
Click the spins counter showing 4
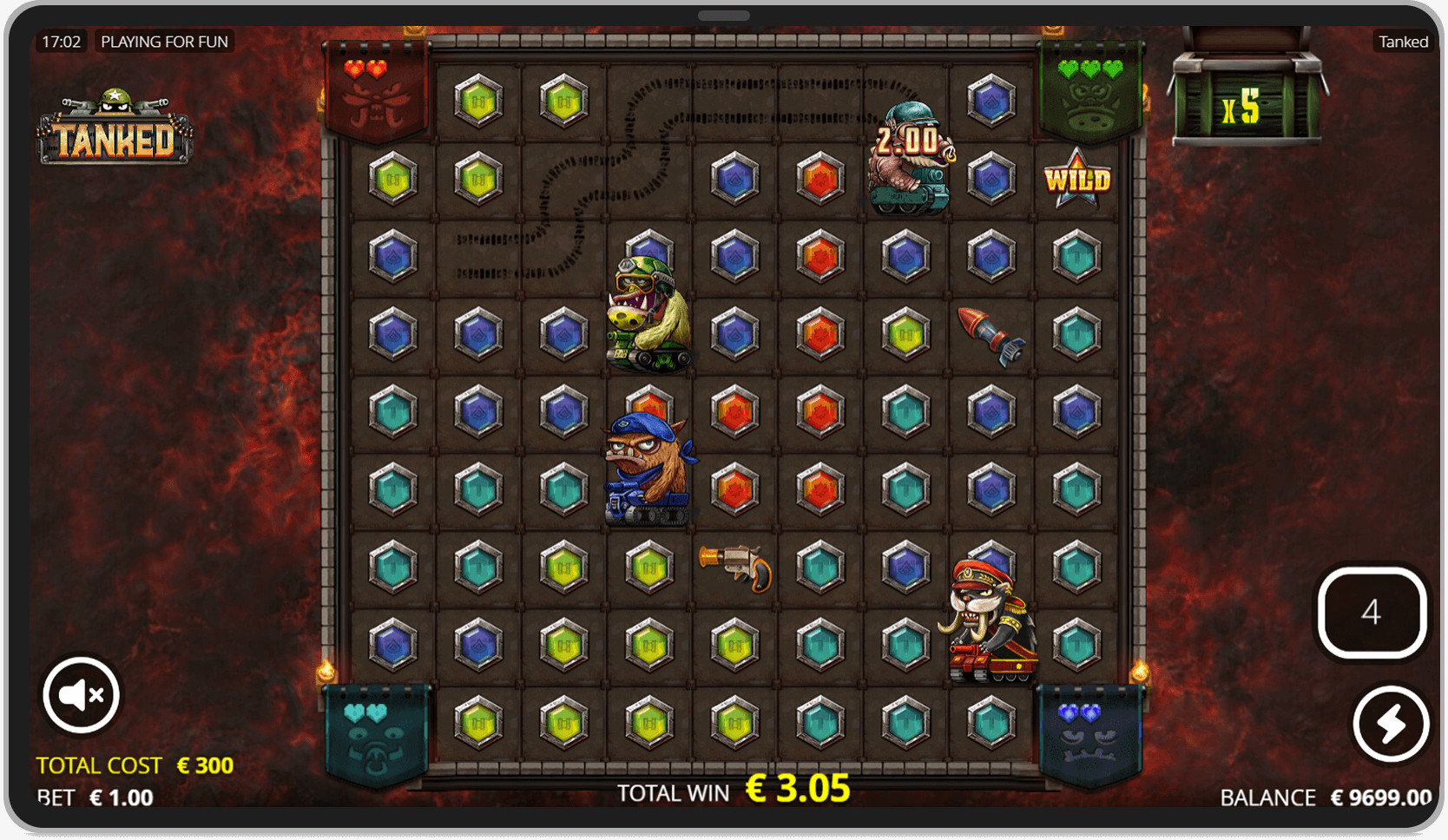(x=1372, y=613)
